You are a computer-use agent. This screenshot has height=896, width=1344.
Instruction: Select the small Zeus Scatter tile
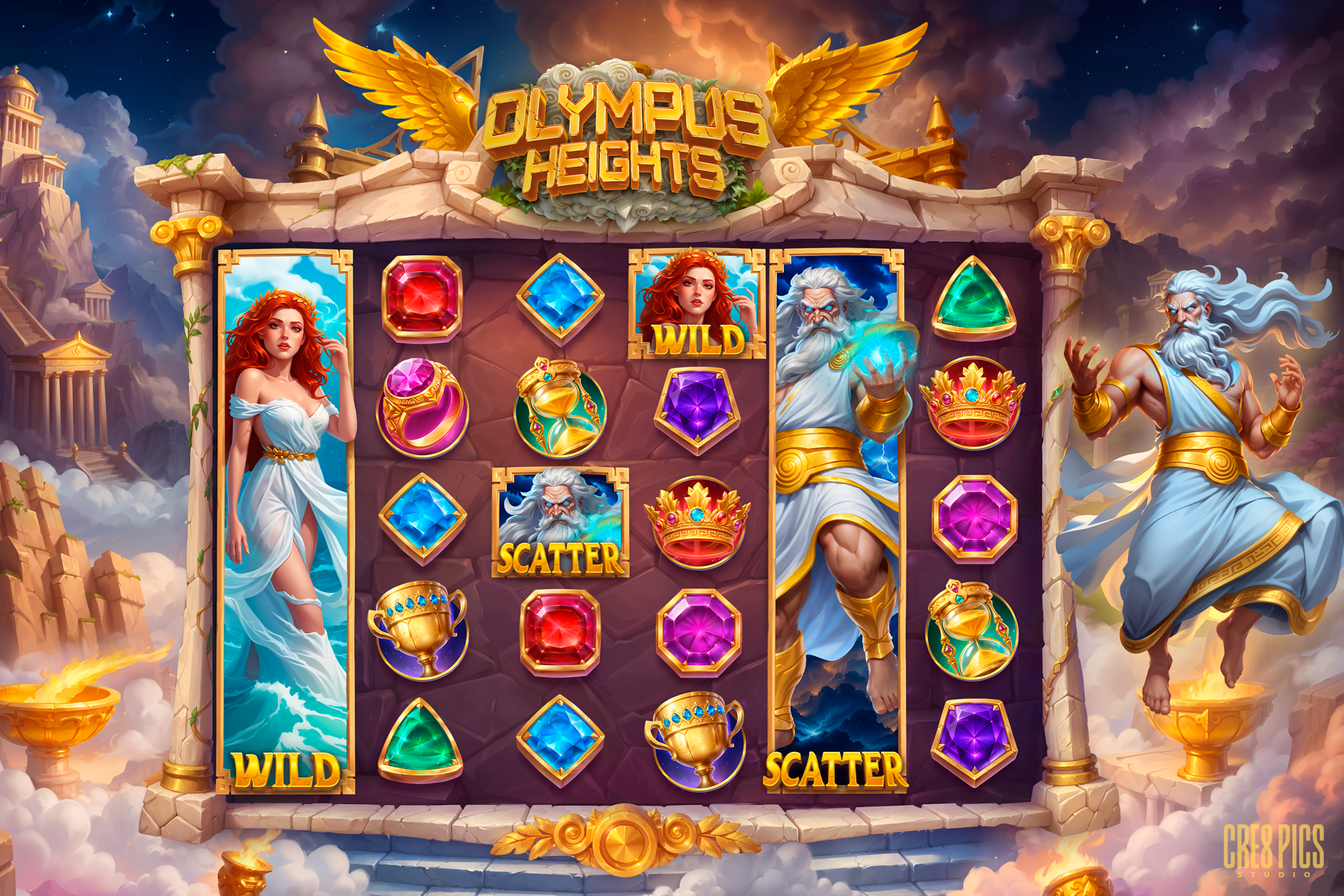point(560,522)
